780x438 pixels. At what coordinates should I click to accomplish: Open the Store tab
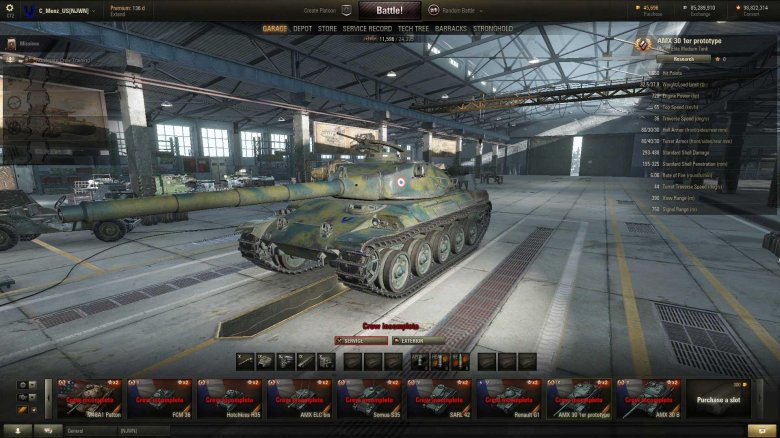click(327, 29)
